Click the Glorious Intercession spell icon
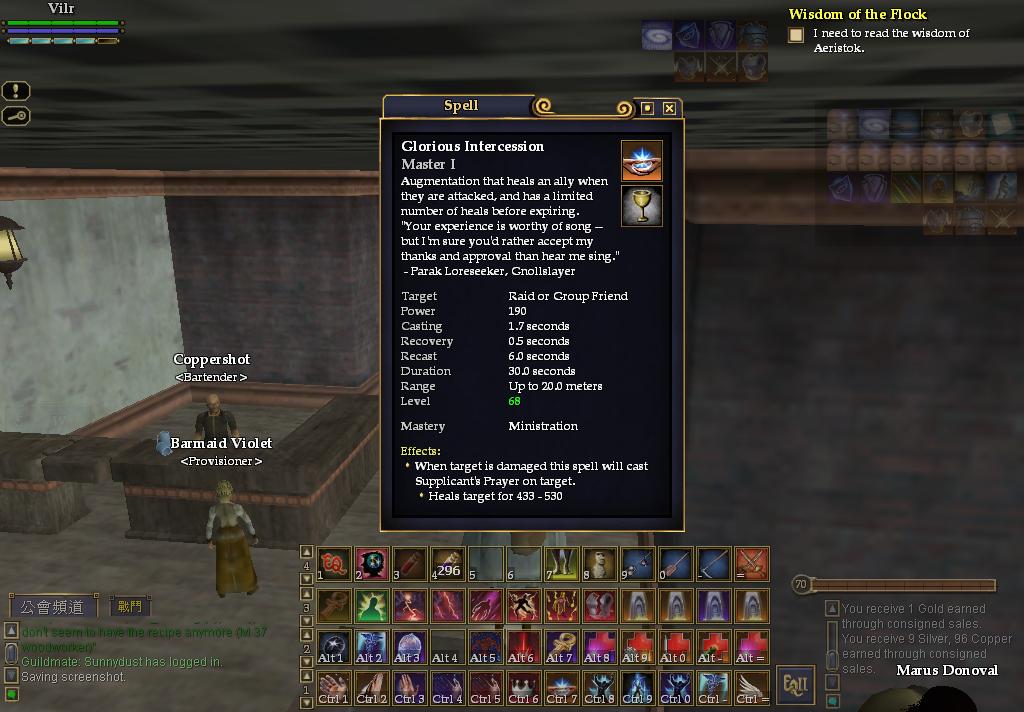This screenshot has height=712, width=1024. pyautogui.click(x=641, y=161)
